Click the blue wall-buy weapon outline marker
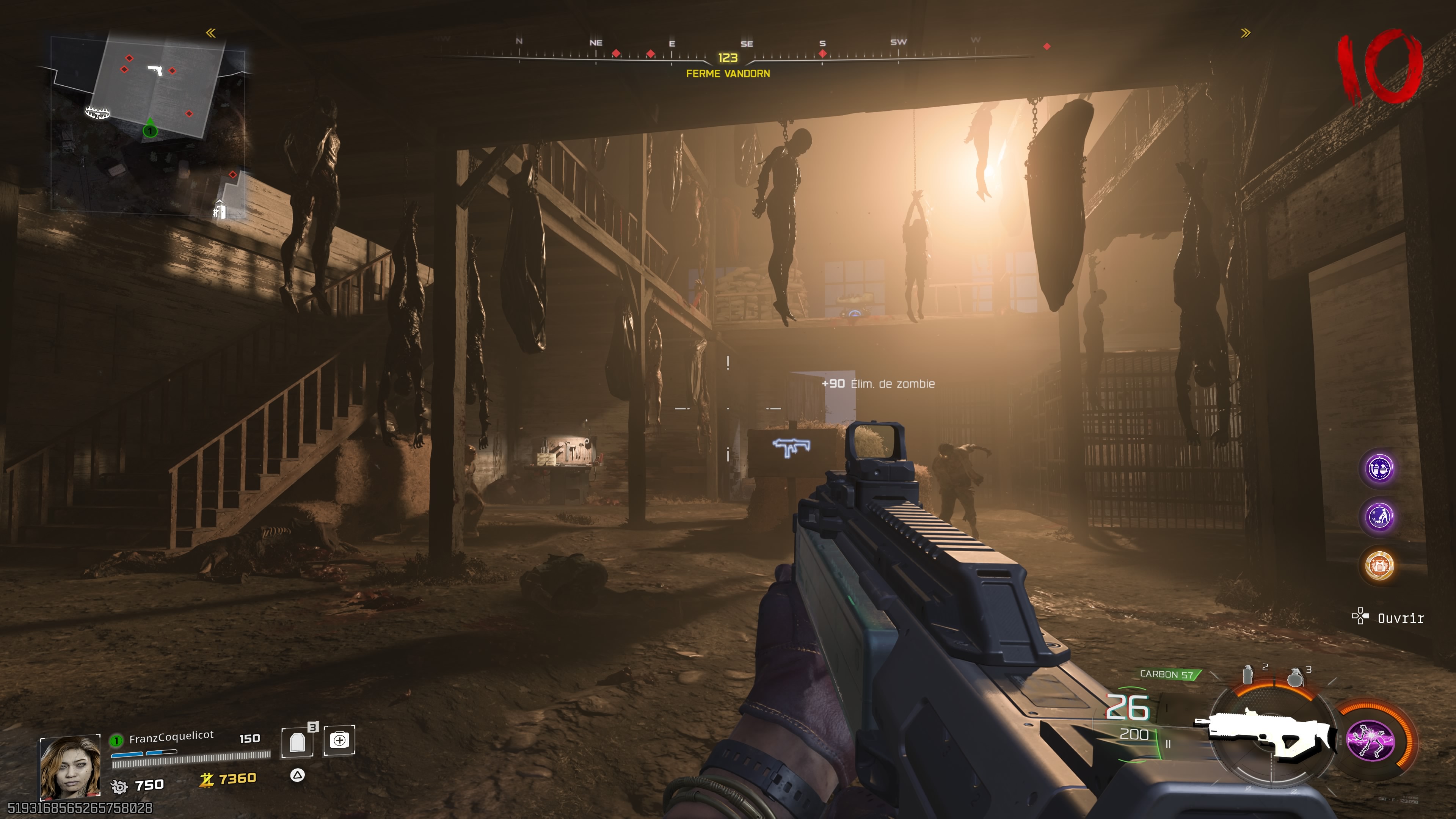 point(791,447)
